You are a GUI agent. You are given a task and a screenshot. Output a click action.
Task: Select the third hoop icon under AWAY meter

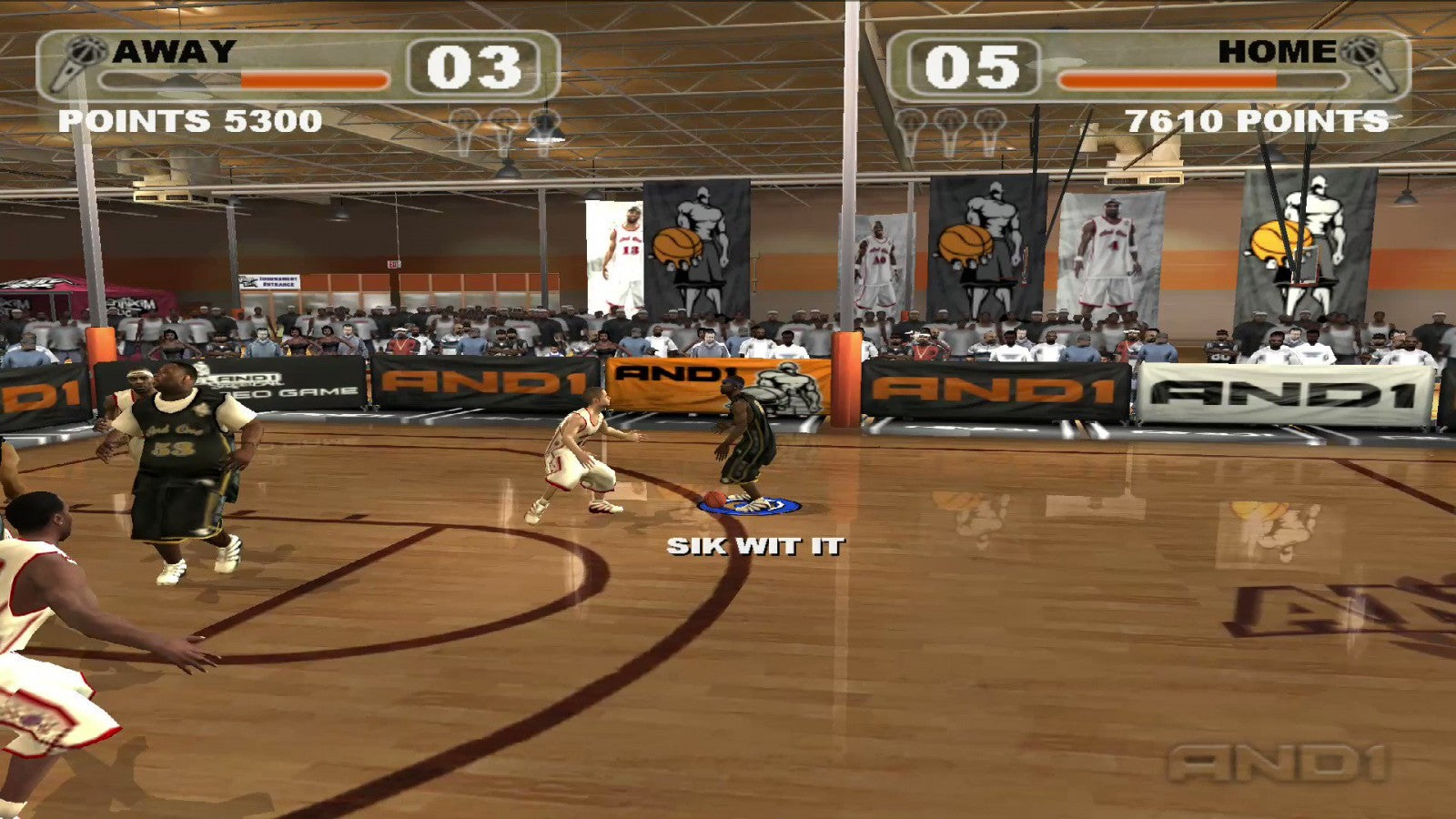(544, 118)
